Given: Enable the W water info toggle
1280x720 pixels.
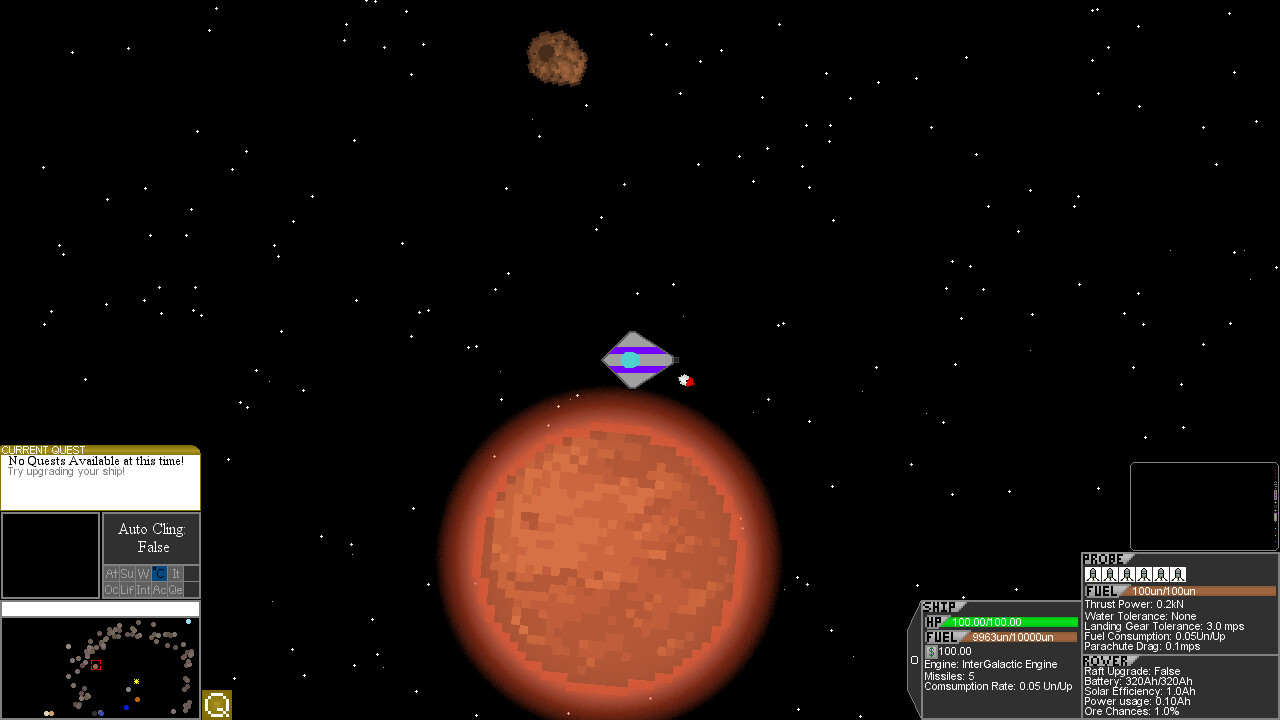Looking at the screenshot, I should pyautogui.click(x=142, y=573).
